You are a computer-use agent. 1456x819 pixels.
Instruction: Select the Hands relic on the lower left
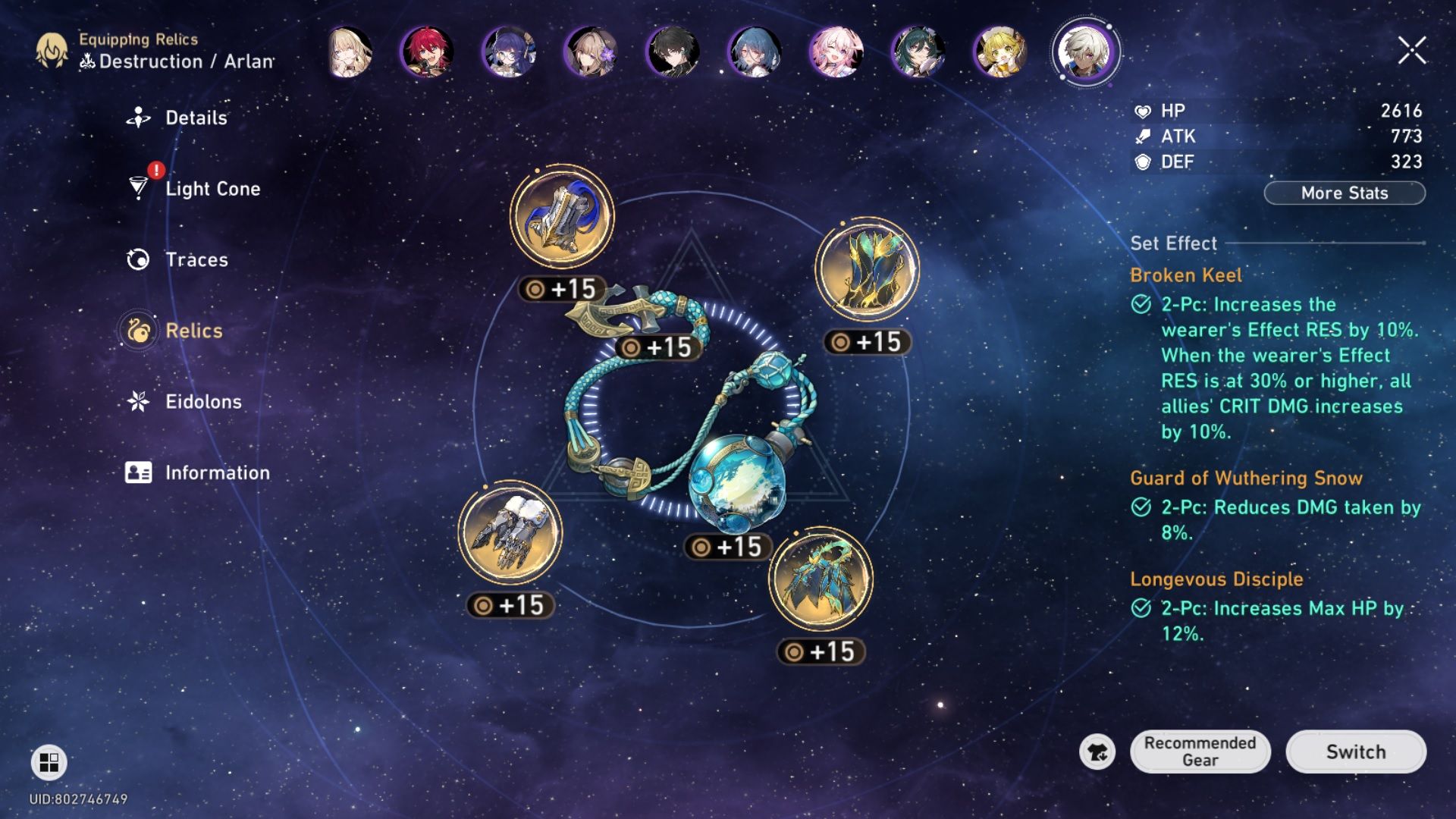click(510, 531)
